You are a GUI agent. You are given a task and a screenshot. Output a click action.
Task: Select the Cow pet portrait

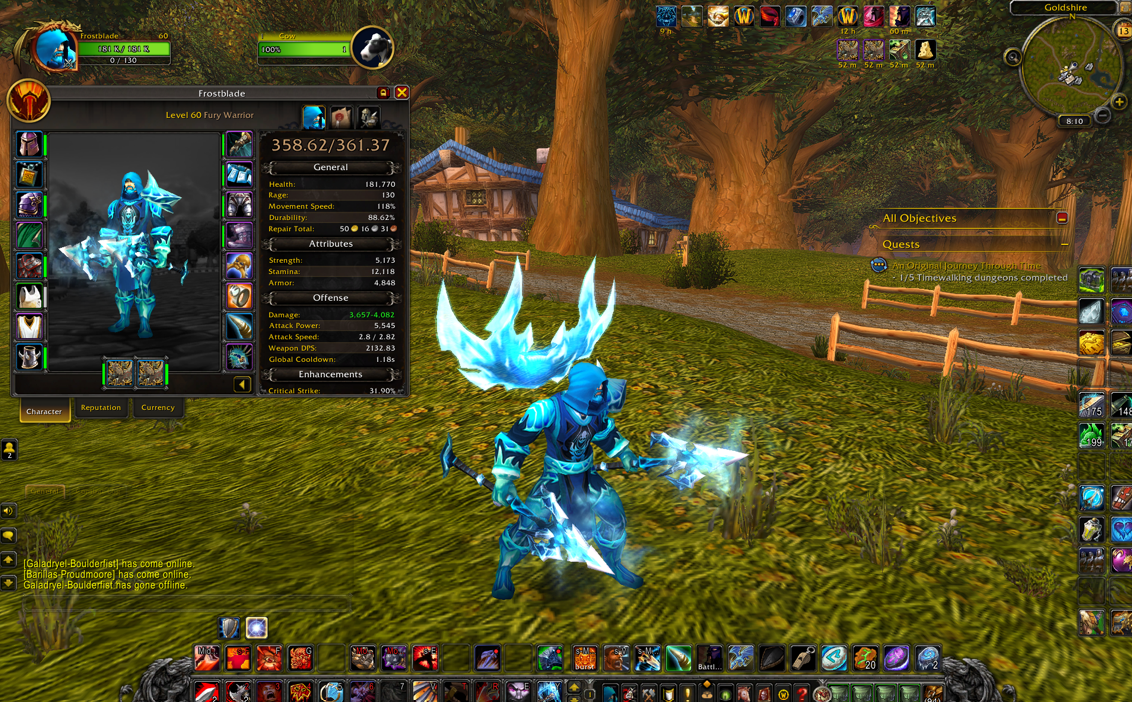(372, 46)
